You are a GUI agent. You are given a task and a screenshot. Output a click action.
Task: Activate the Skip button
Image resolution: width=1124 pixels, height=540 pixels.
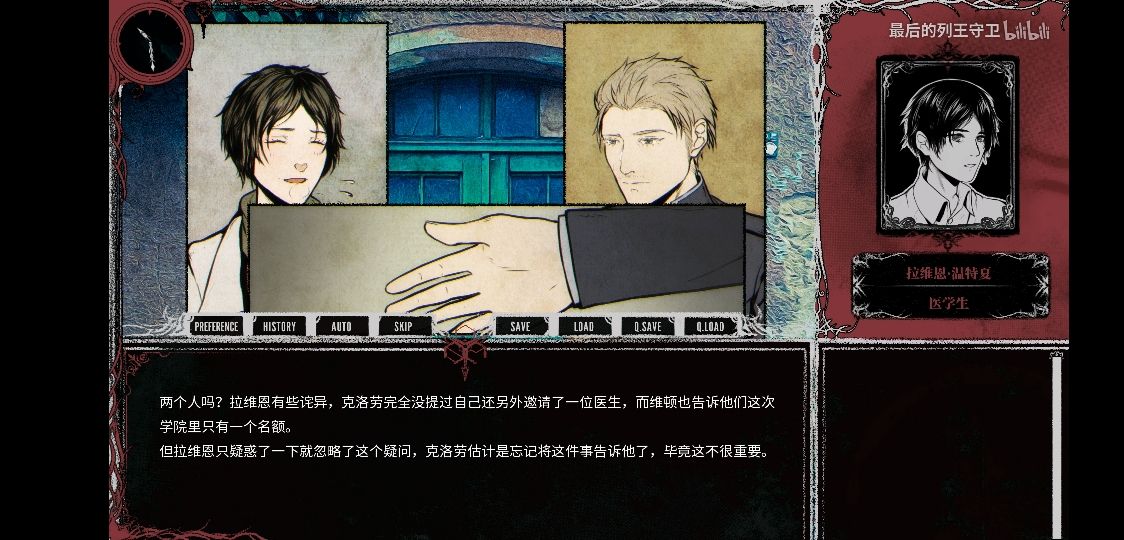403,326
